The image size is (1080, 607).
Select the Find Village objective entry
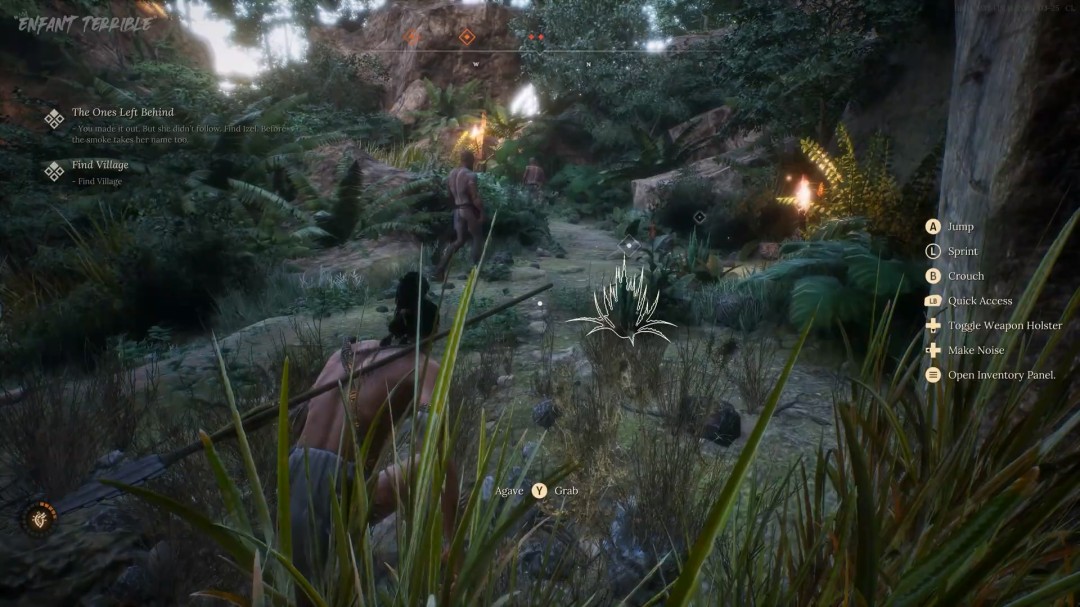(x=99, y=166)
